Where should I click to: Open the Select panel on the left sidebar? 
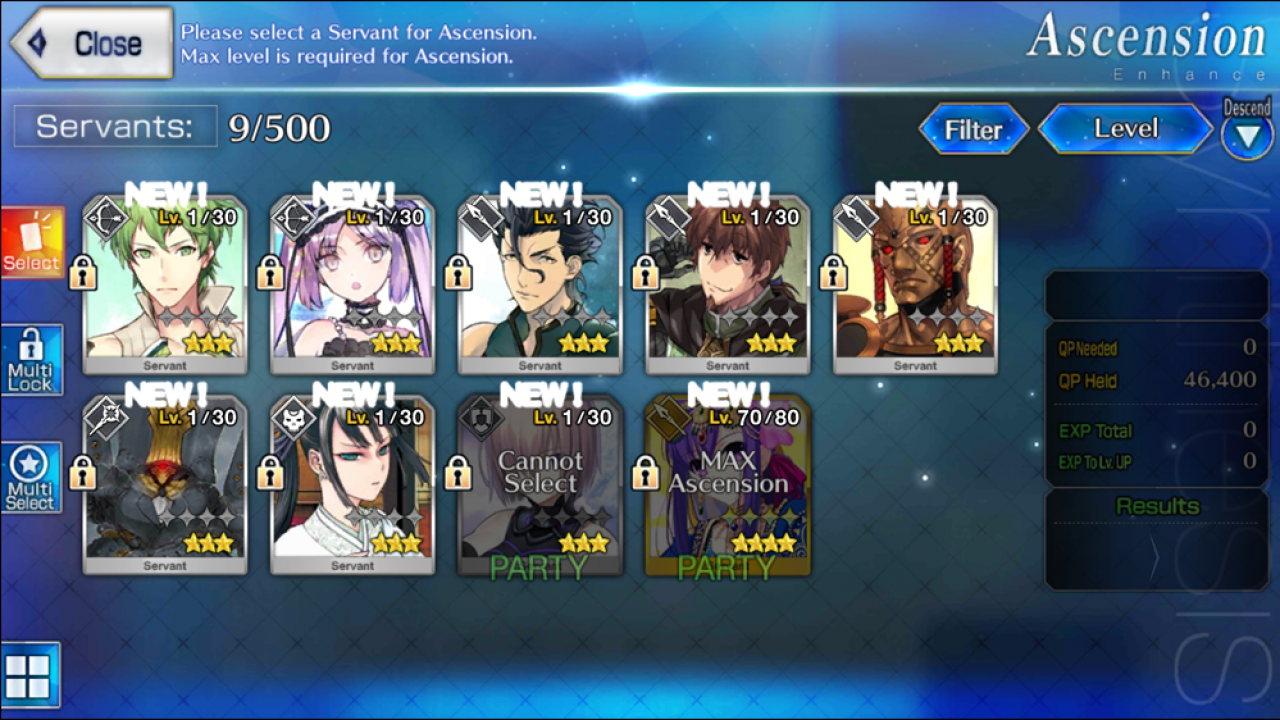pyautogui.click(x=31, y=240)
